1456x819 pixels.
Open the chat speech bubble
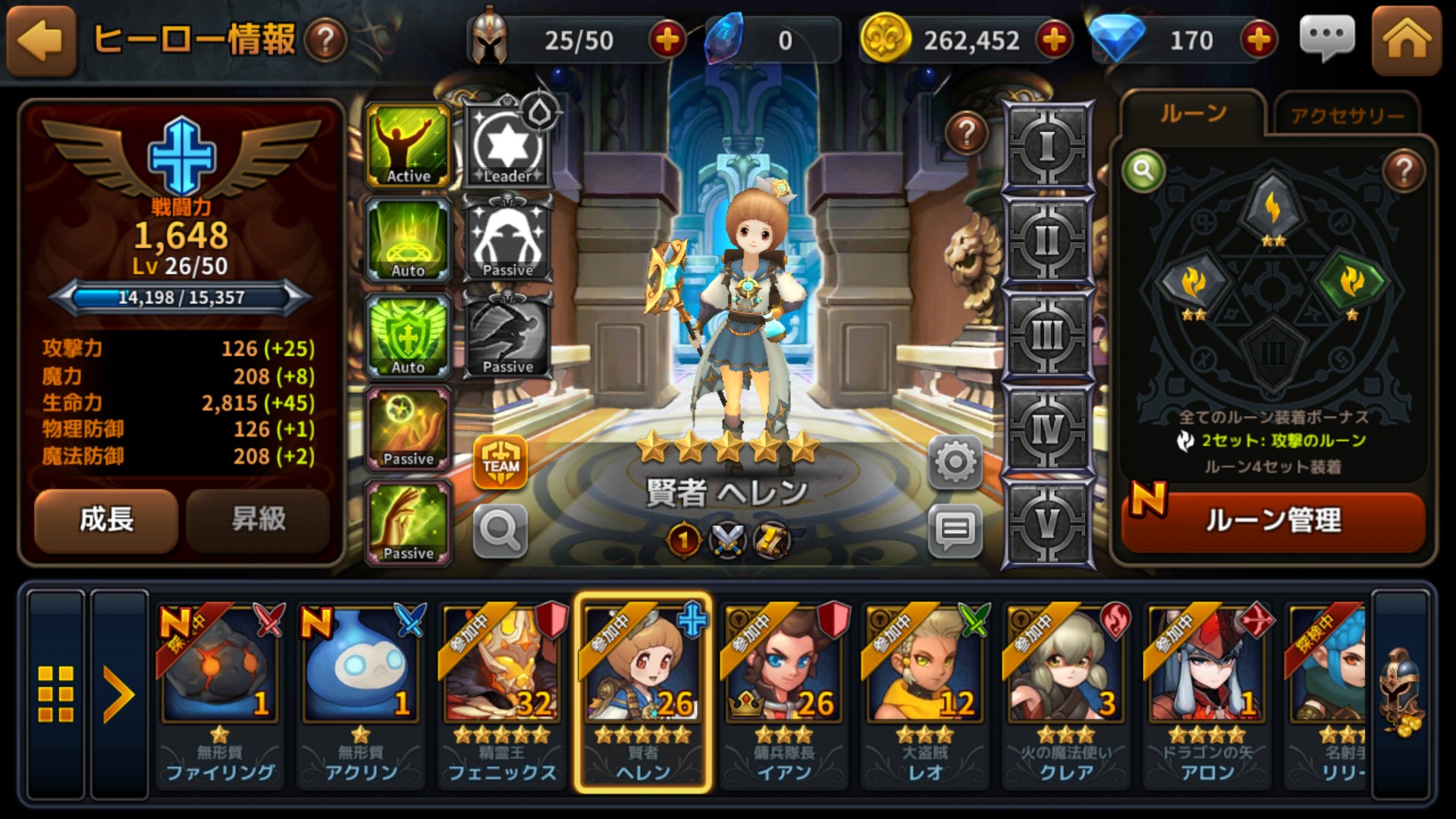coord(1326,38)
